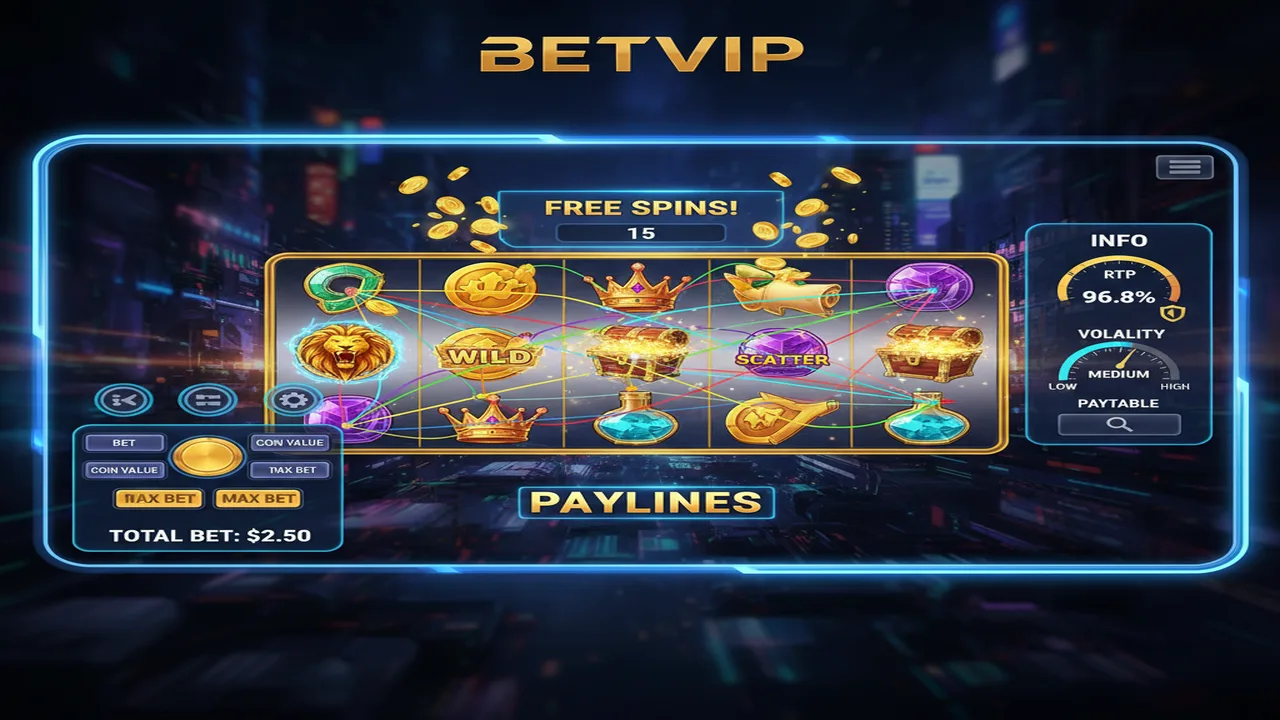Viewport: 1280px width, 720px height.
Task: Open the INFO panel
Action: pos(1121,241)
